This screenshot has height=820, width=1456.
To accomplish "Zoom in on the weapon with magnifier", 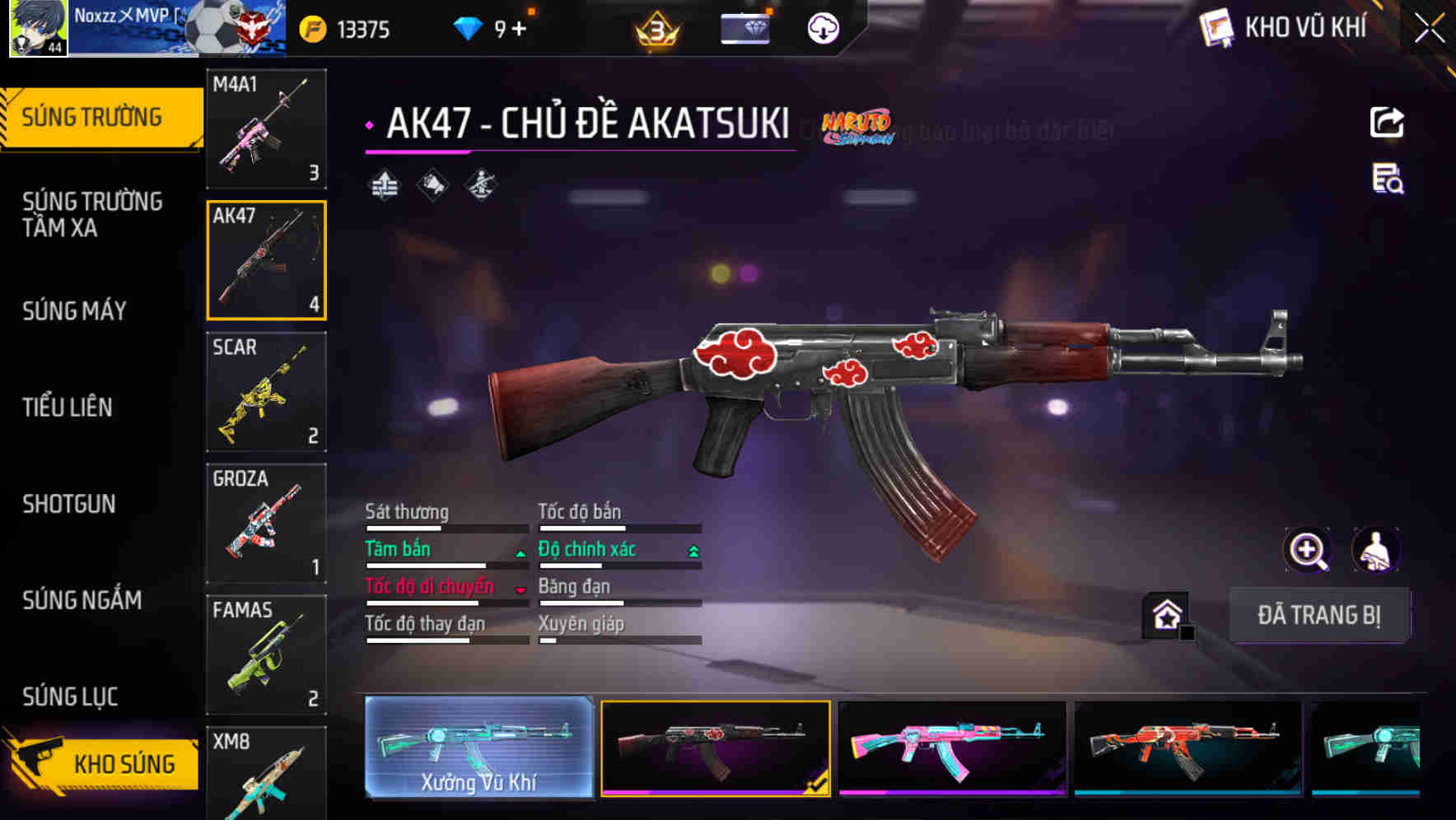I will point(1307,550).
